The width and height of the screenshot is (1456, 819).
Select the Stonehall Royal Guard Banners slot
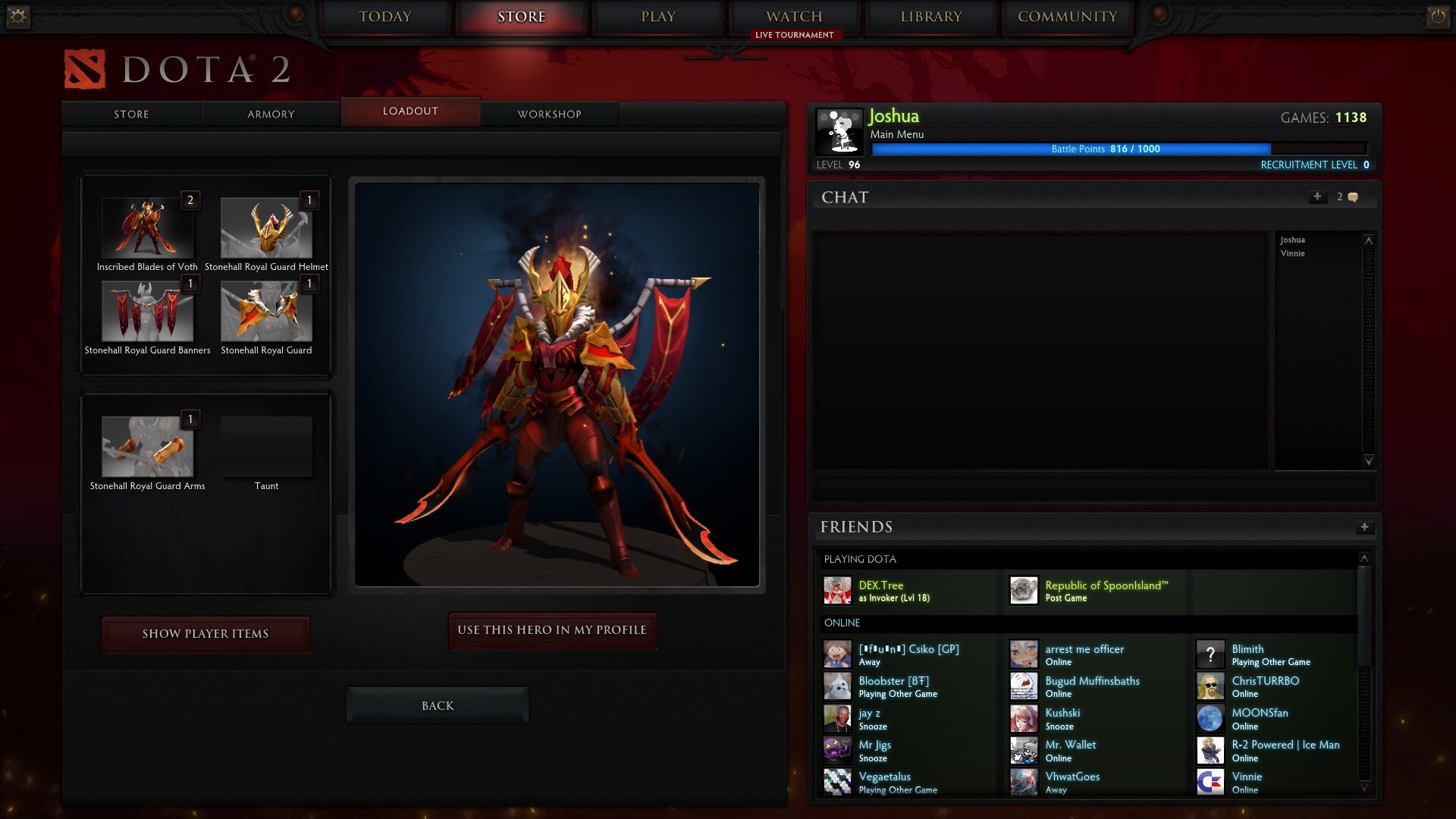click(x=147, y=311)
